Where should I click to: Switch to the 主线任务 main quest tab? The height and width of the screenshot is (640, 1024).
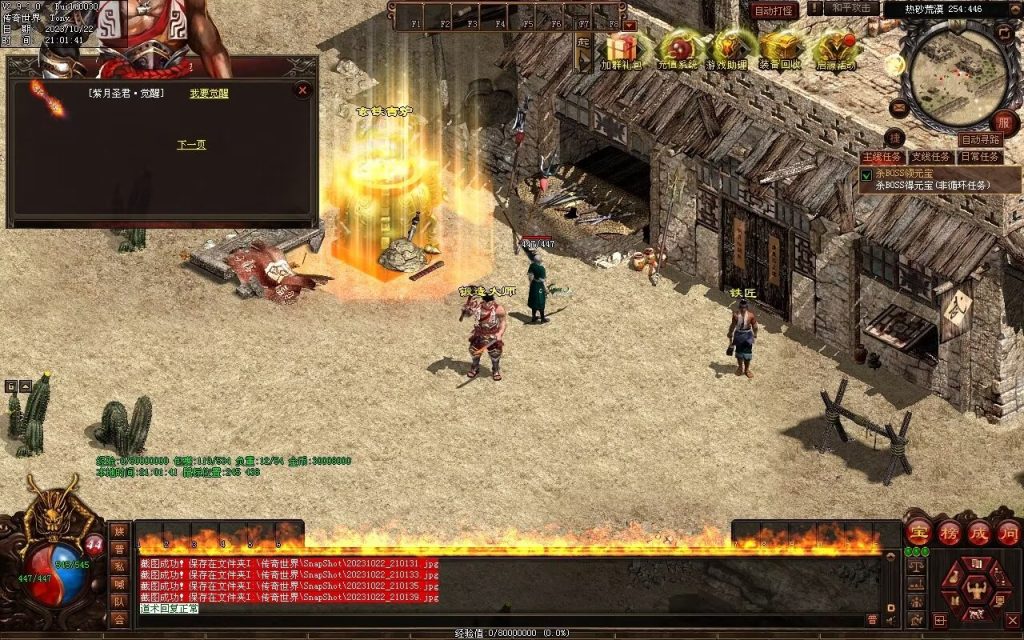click(884, 157)
